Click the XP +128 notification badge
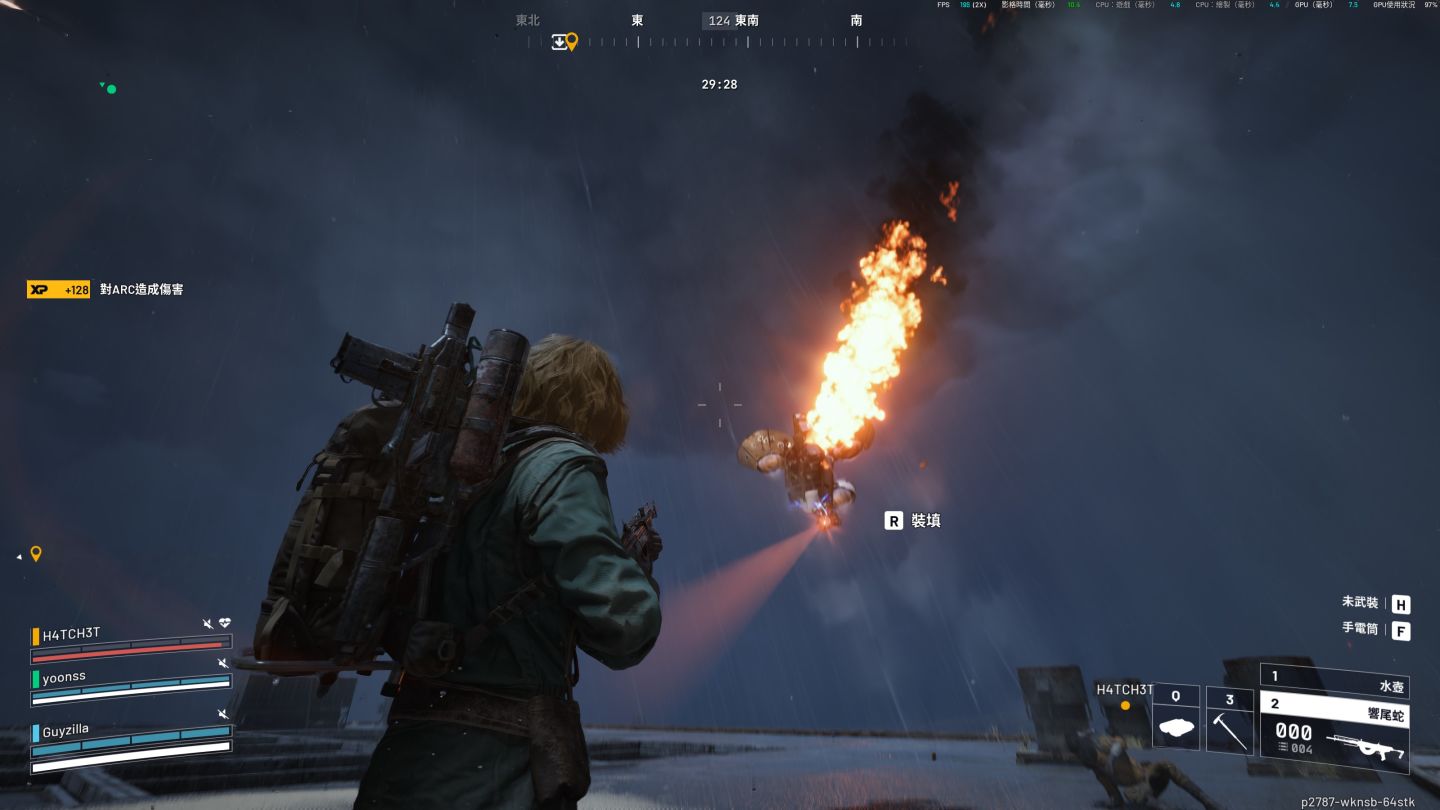 [x=58, y=289]
